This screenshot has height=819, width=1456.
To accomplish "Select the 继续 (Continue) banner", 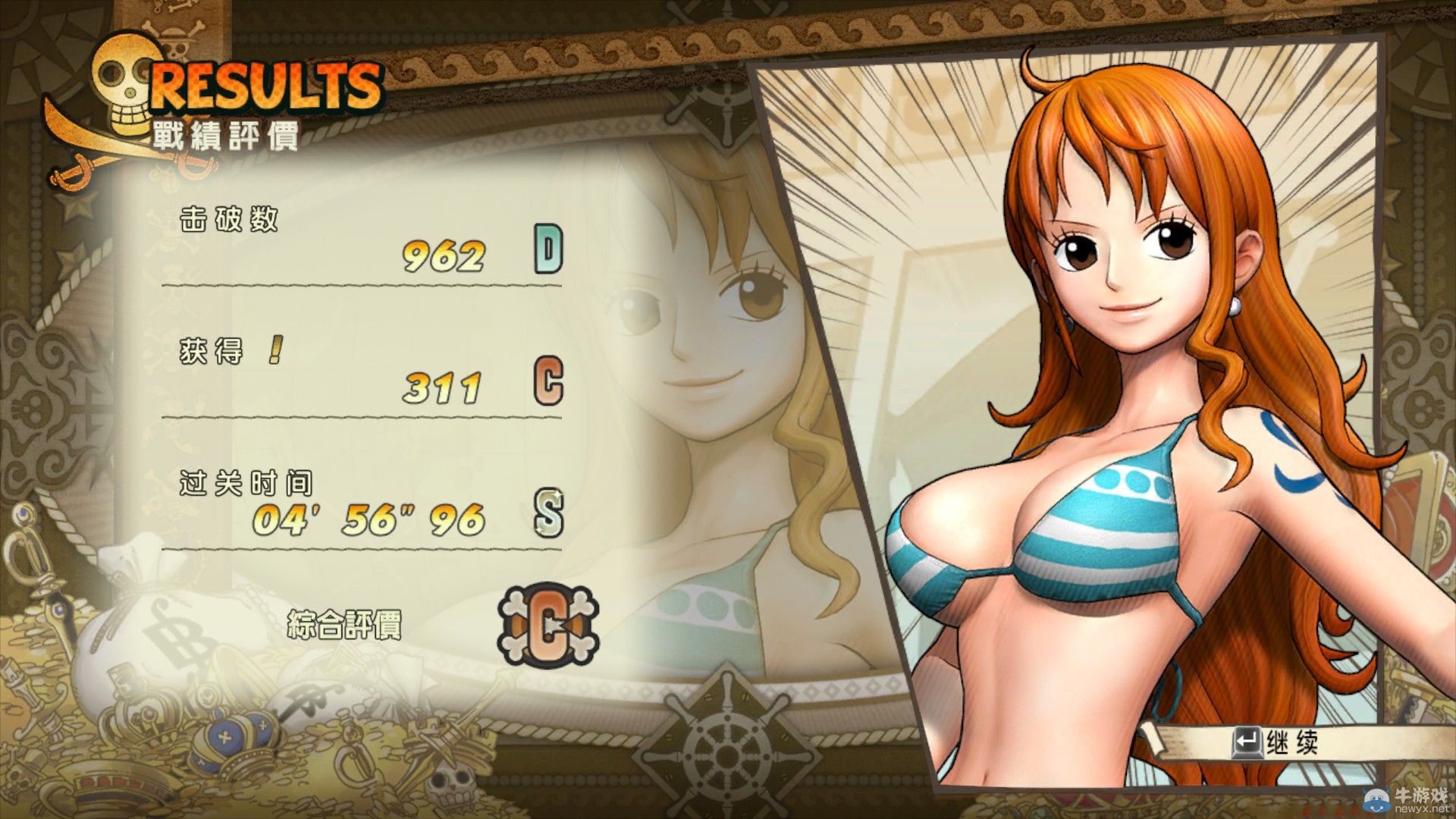I will 1289,743.
